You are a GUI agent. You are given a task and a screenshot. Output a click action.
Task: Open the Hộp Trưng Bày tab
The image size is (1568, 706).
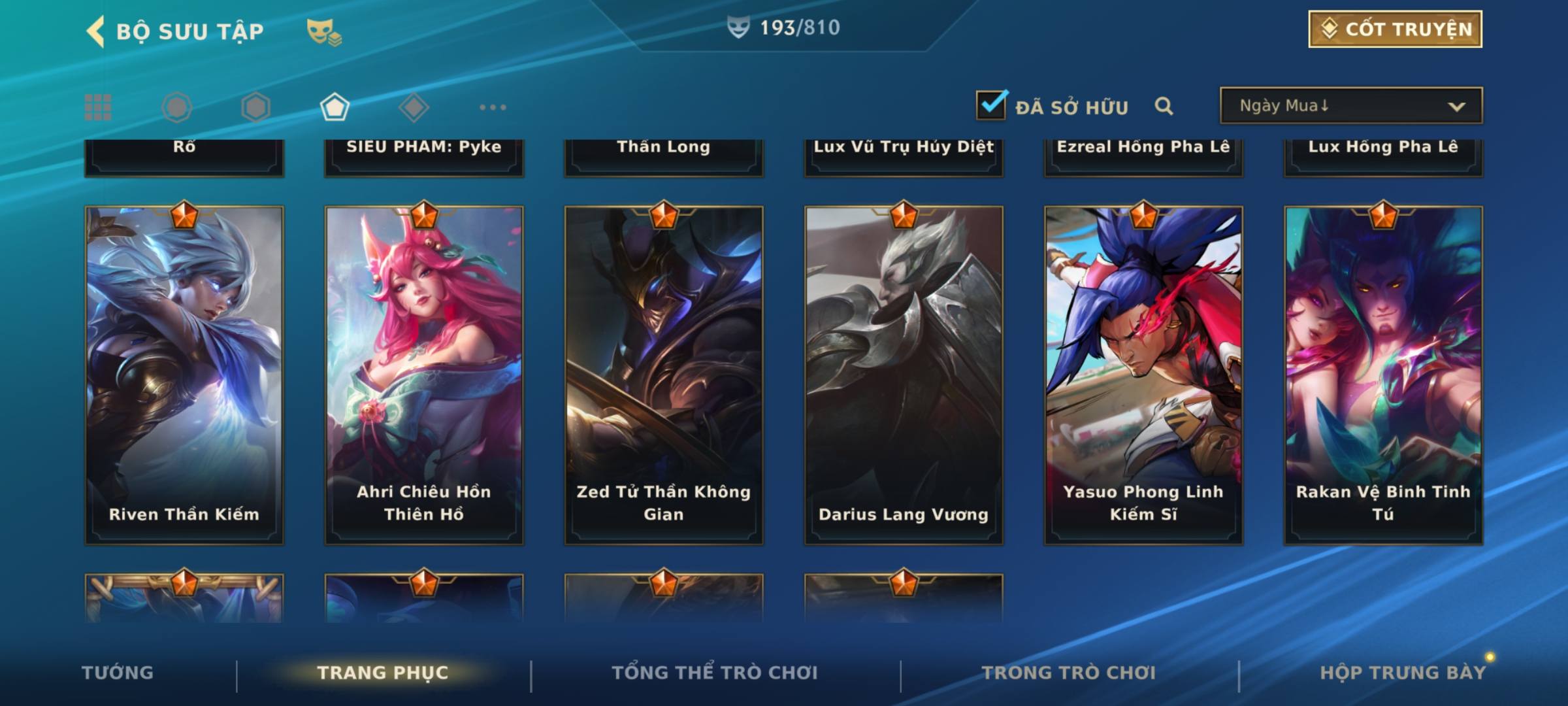coord(1403,673)
